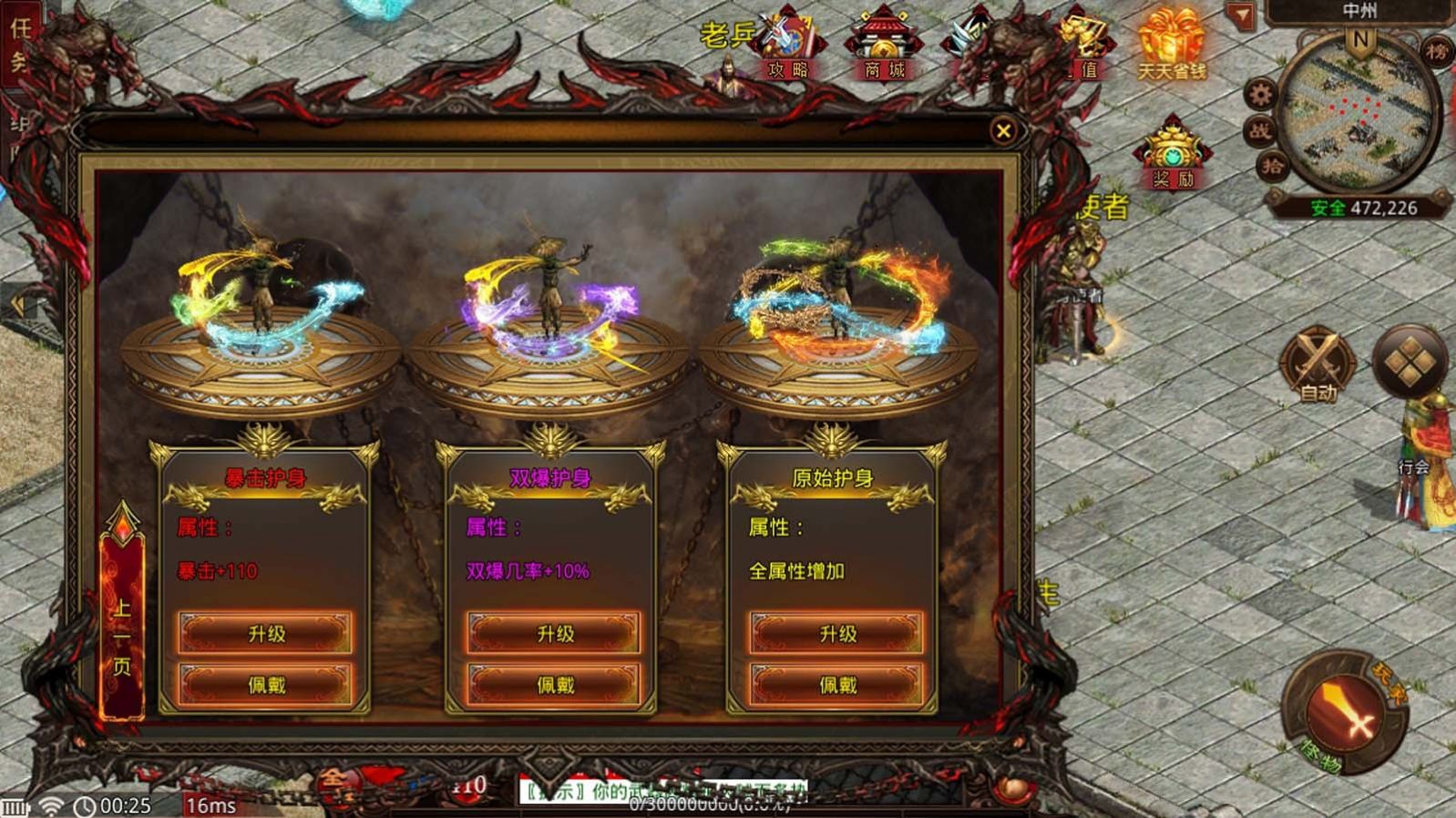Open the 榜 ranking button
The image size is (1456, 818).
point(1436,51)
